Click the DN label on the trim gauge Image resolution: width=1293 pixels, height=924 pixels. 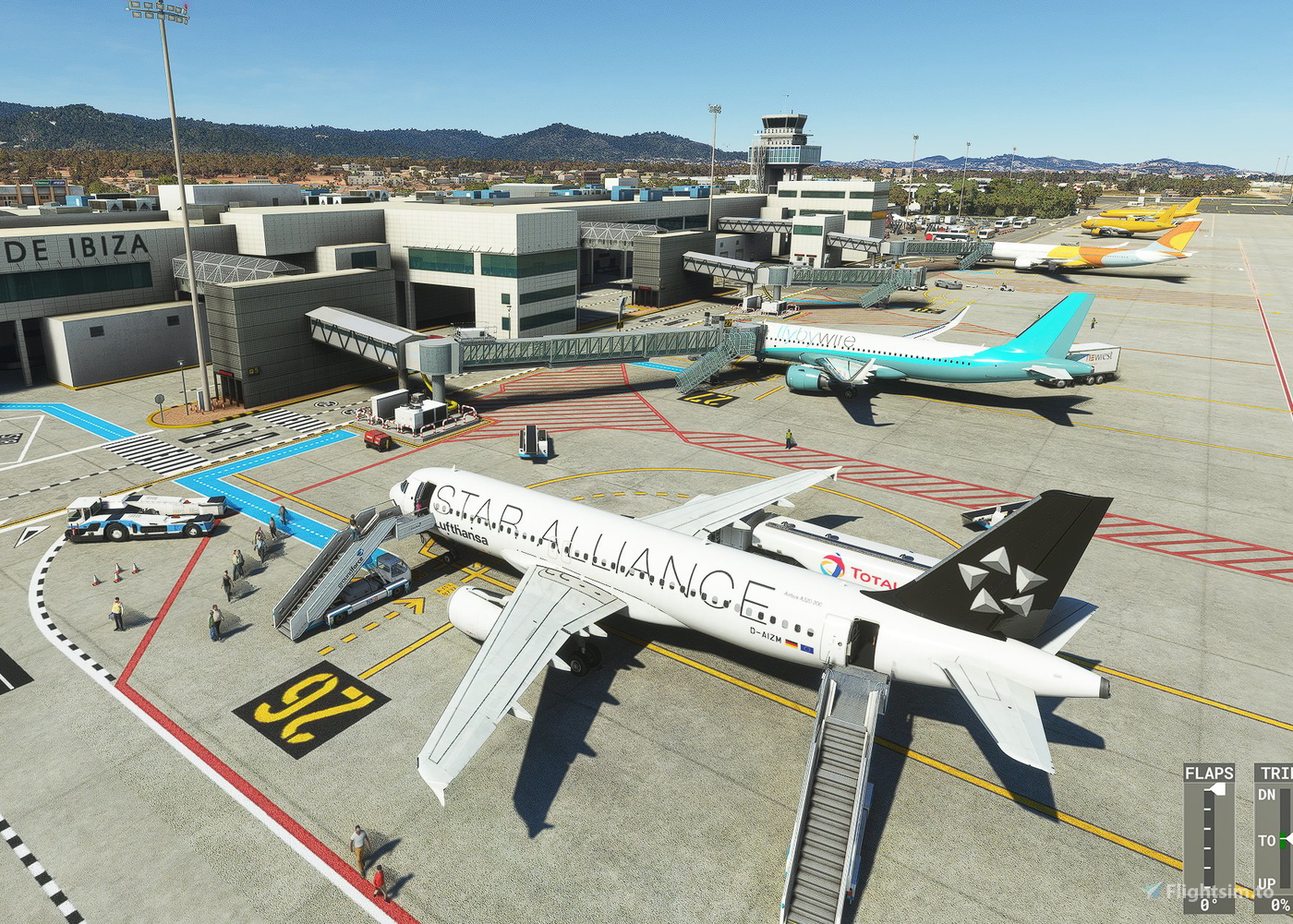click(x=1267, y=793)
